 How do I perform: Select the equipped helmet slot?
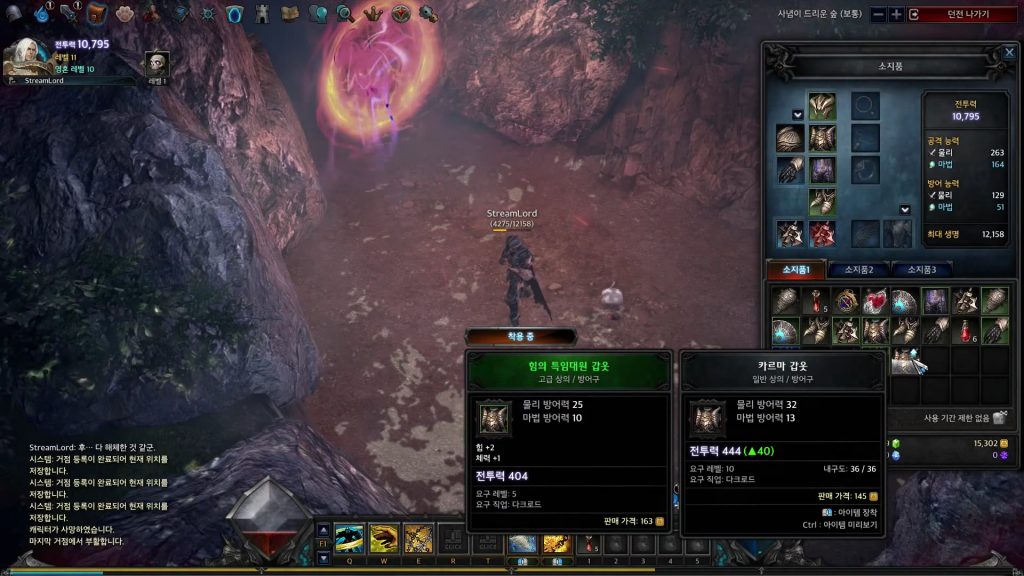822,107
